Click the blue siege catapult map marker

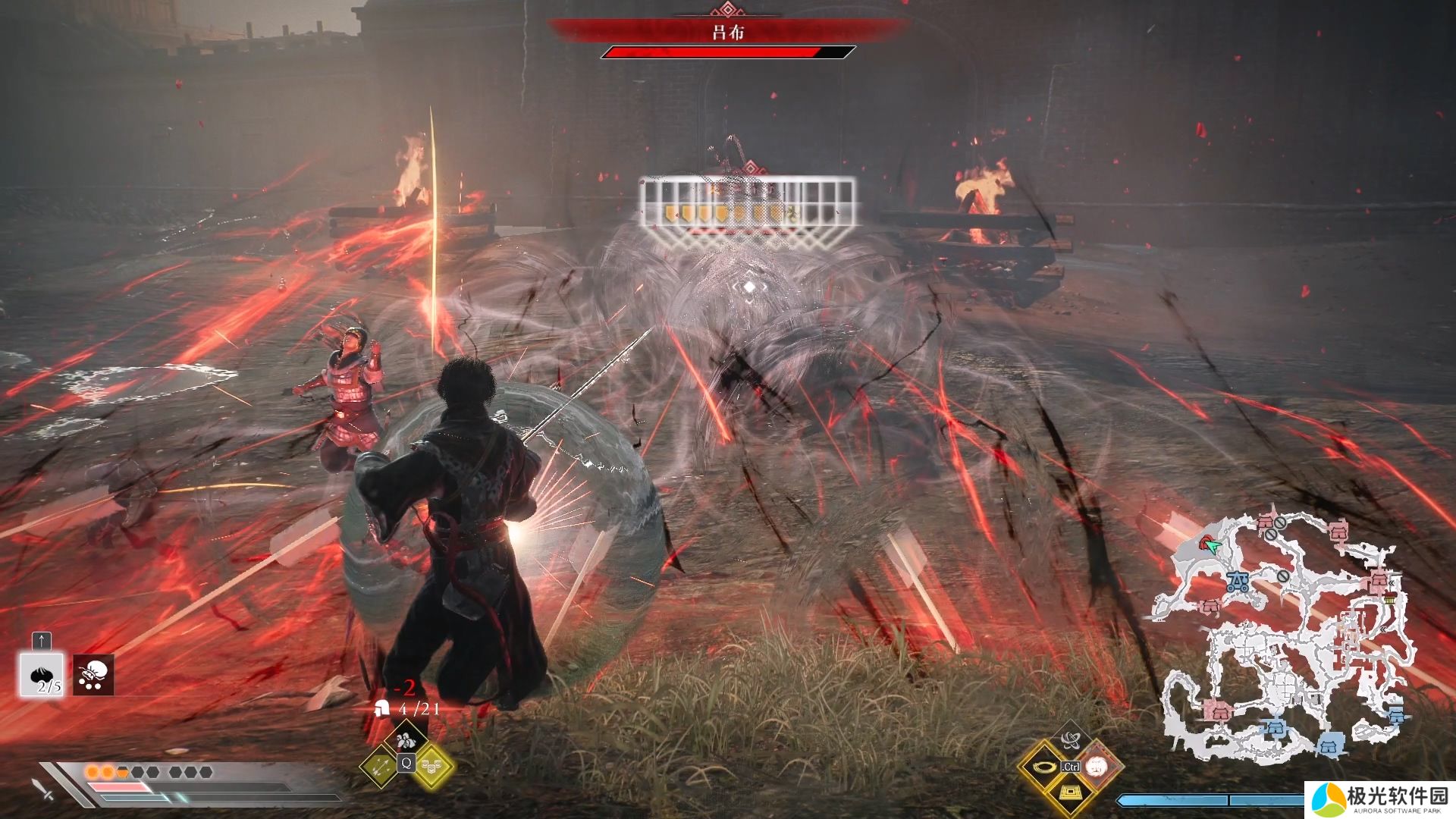pos(1238,582)
